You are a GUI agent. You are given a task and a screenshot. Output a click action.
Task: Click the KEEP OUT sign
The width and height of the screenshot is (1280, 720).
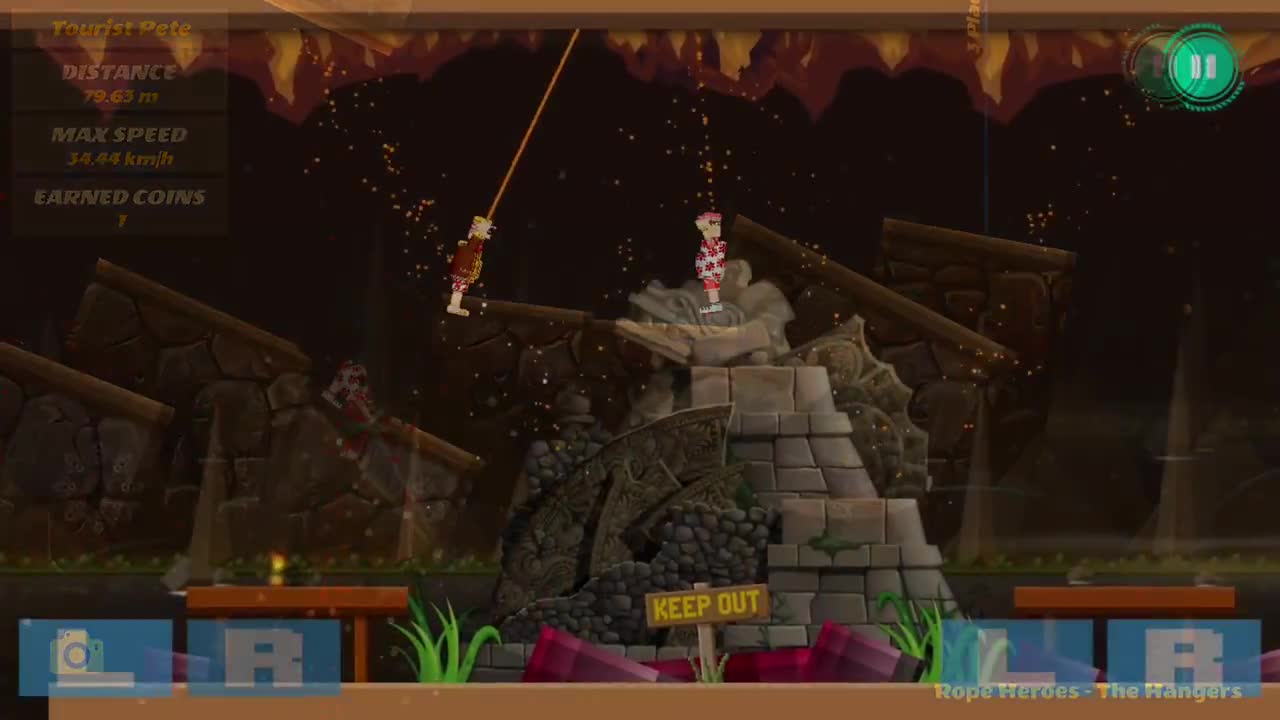707,606
